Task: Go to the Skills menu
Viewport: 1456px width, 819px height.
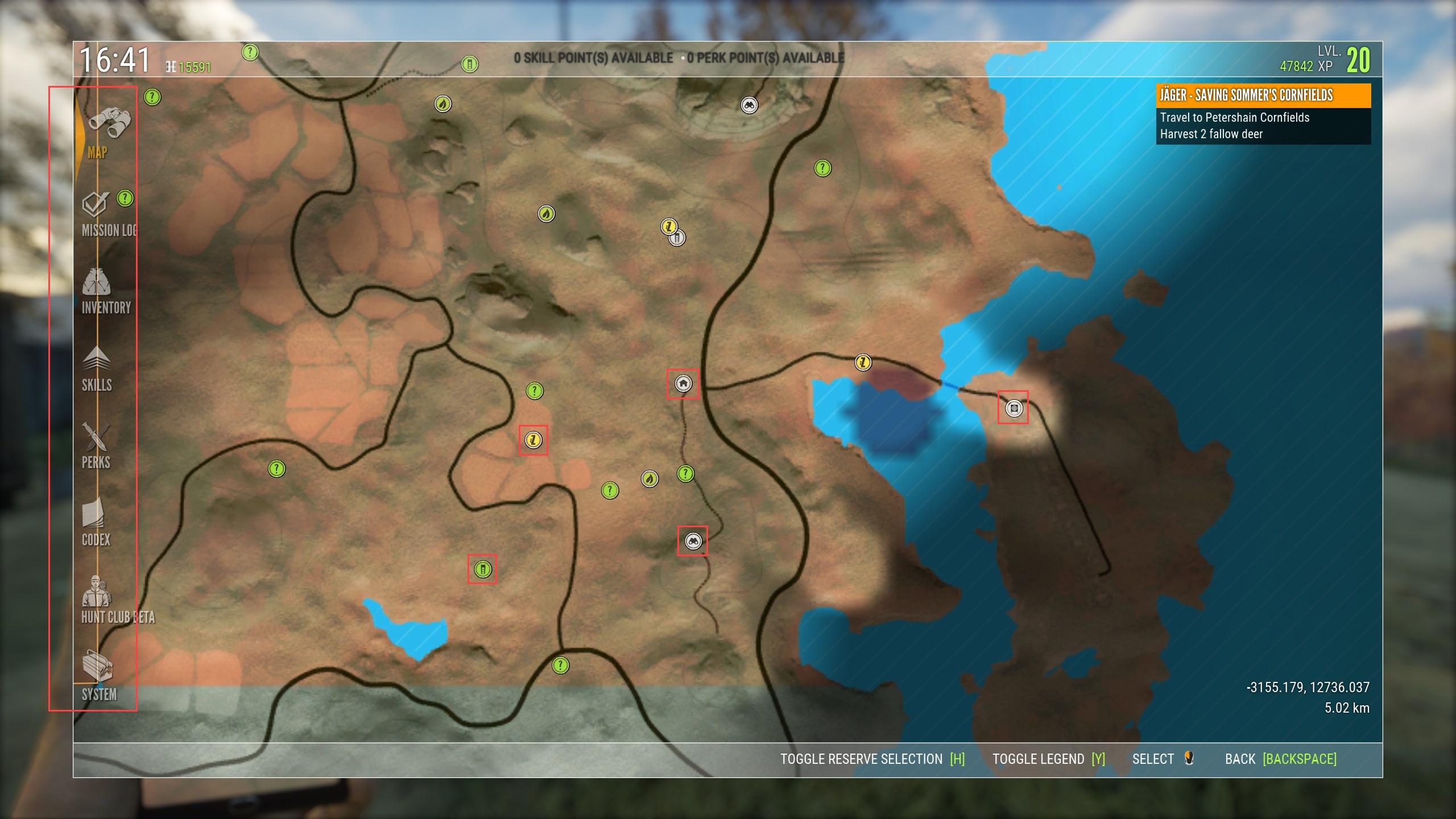Action: [97, 369]
